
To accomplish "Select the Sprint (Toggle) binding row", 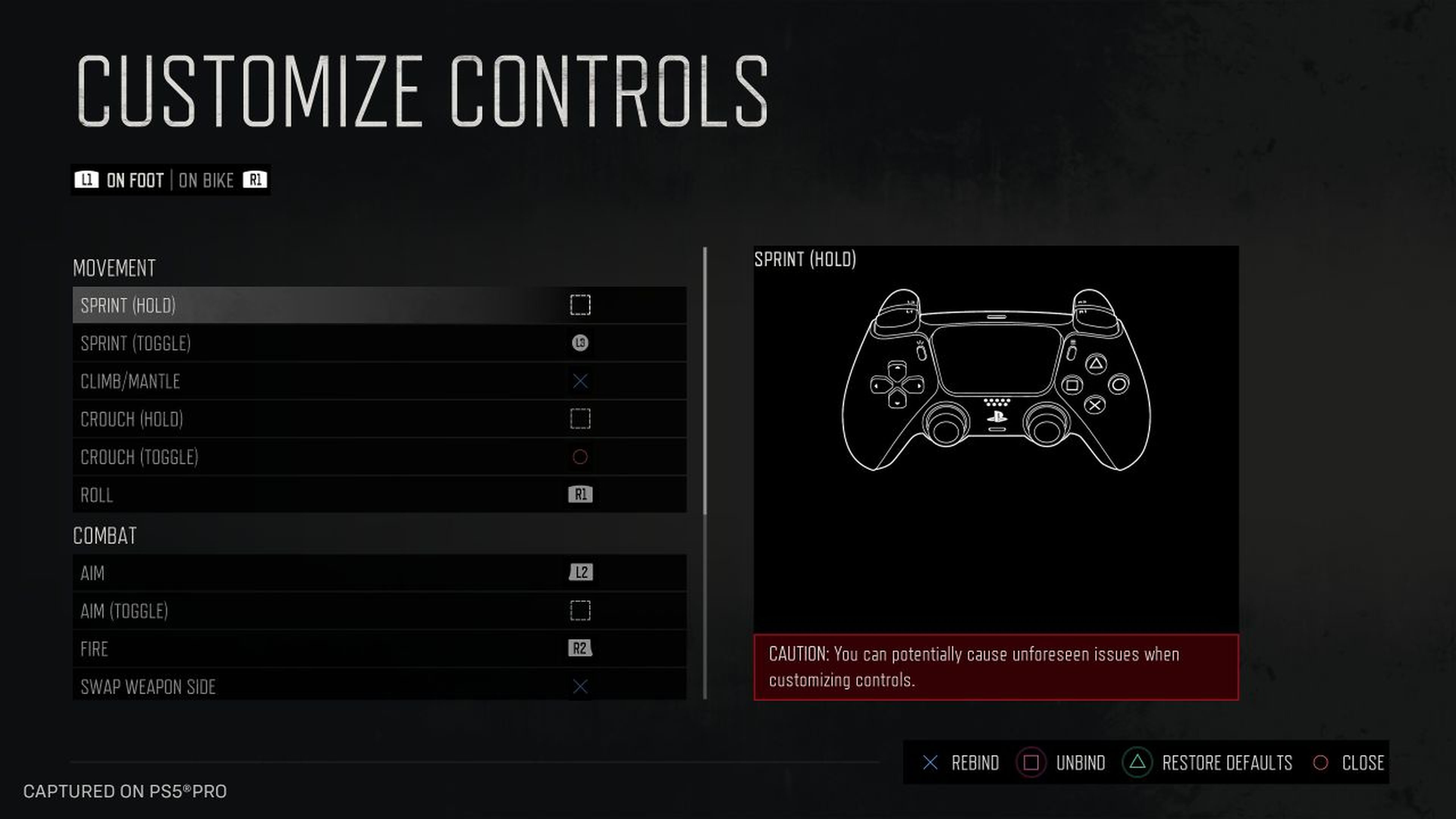I will tap(379, 343).
